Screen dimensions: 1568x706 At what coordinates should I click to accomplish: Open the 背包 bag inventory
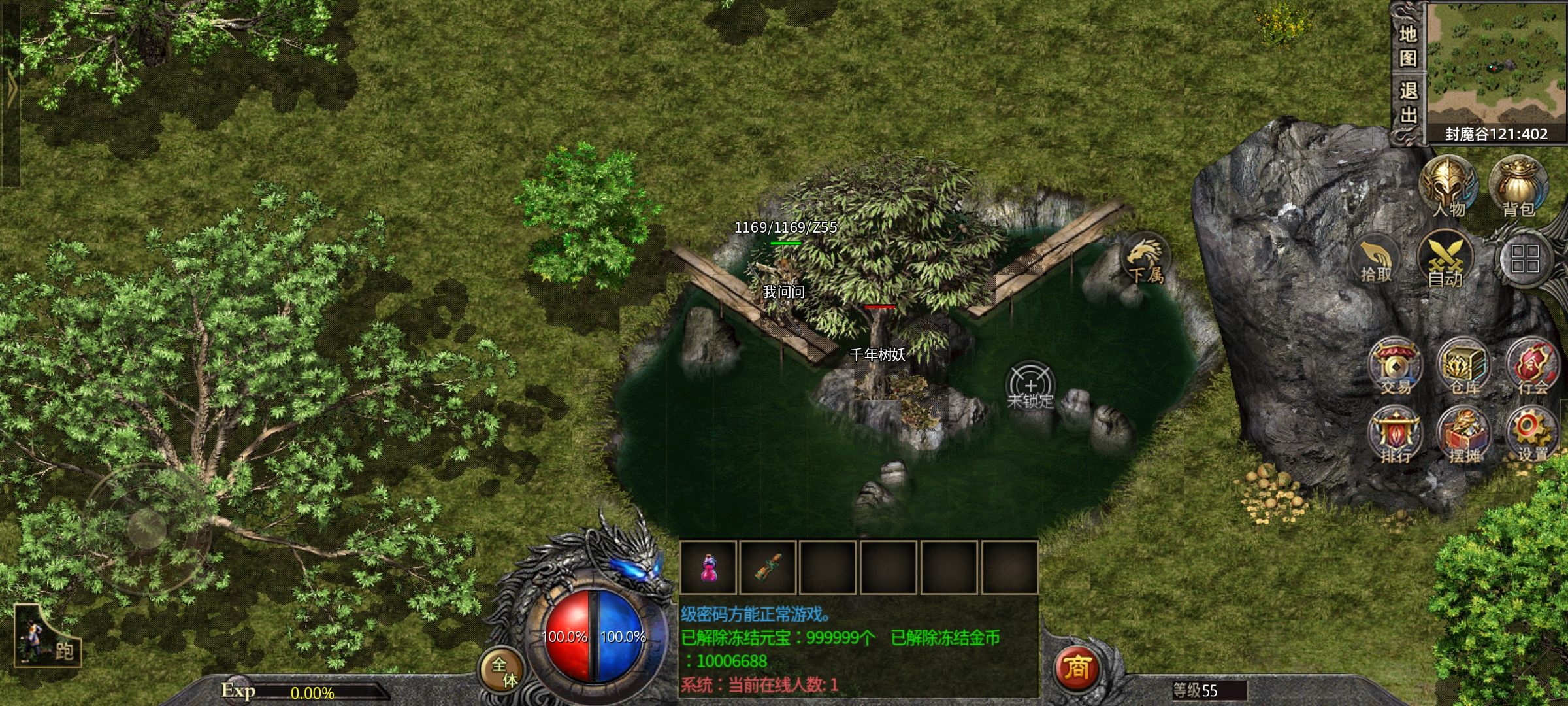point(1518,187)
